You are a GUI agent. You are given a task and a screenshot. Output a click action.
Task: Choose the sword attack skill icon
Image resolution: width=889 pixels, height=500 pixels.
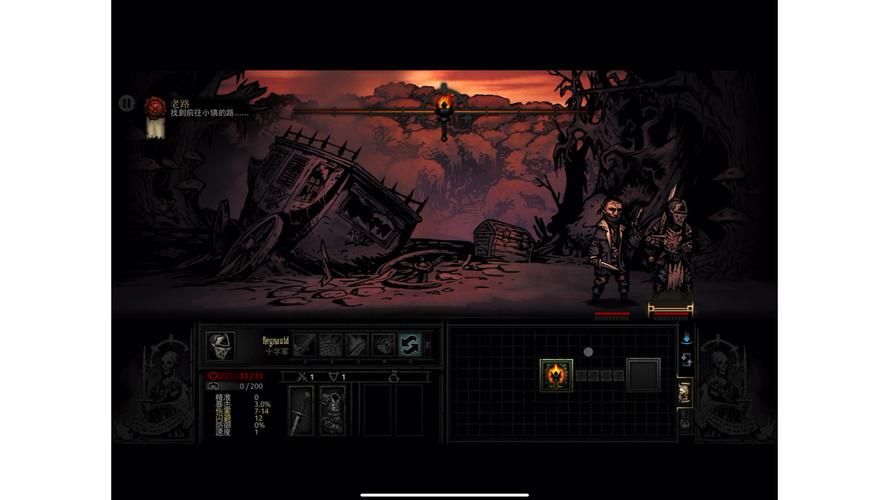(x=304, y=345)
